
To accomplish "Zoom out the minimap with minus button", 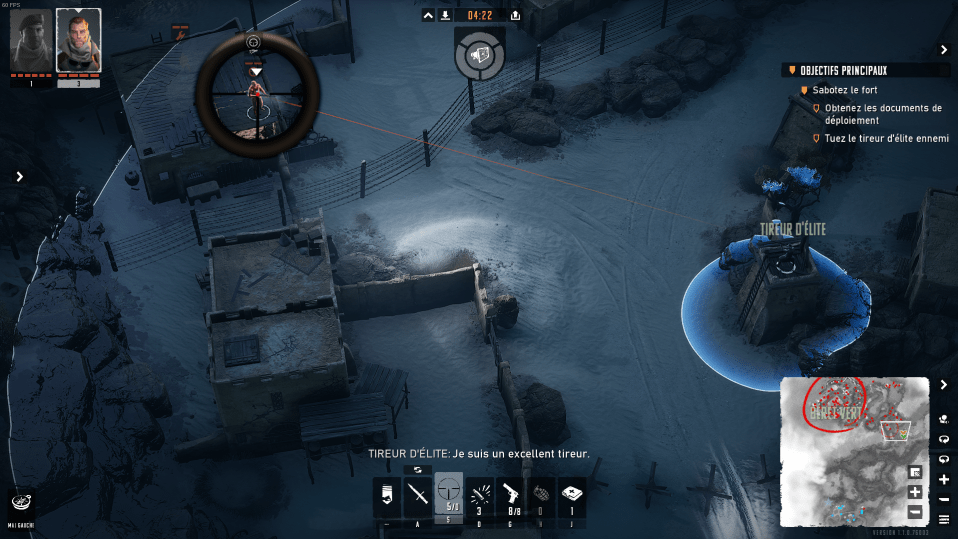I will pyautogui.click(x=915, y=512).
